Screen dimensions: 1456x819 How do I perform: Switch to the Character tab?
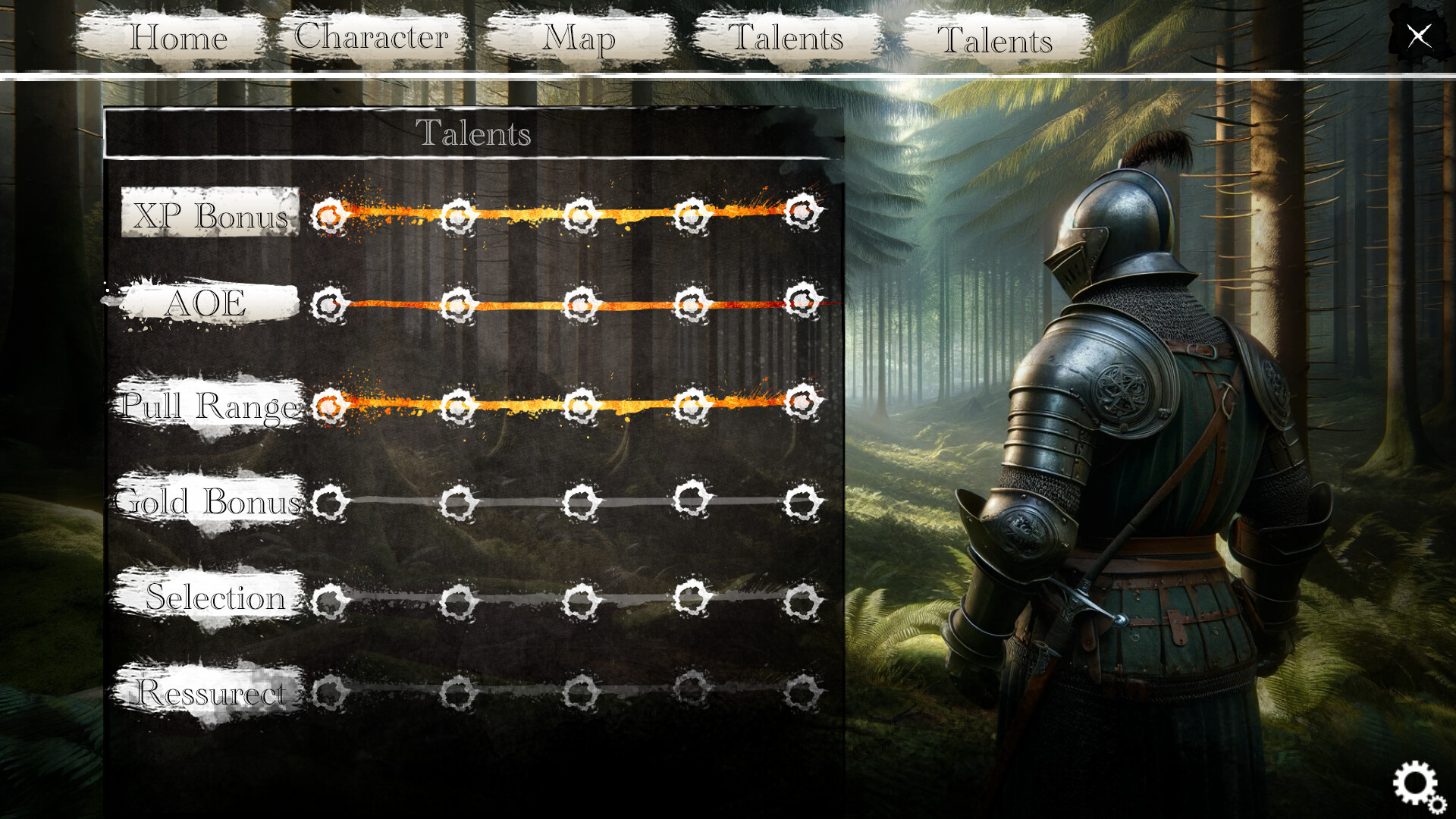[x=371, y=37]
